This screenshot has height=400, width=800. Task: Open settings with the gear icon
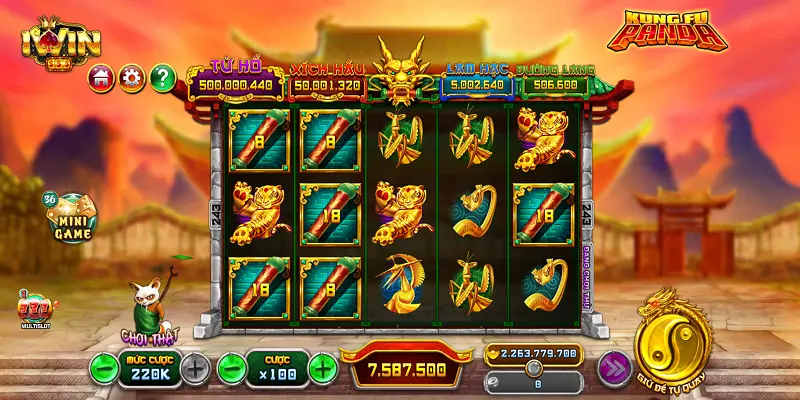tap(131, 77)
